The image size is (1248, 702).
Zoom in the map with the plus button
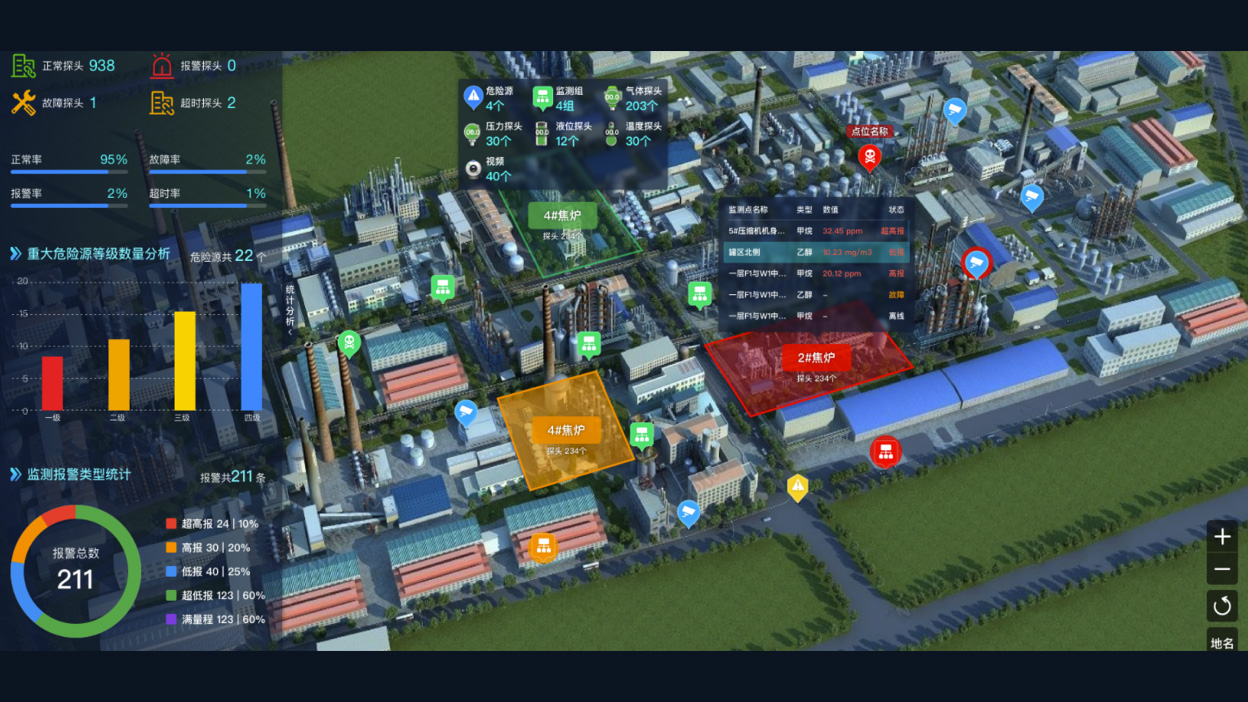tap(1222, 537)
